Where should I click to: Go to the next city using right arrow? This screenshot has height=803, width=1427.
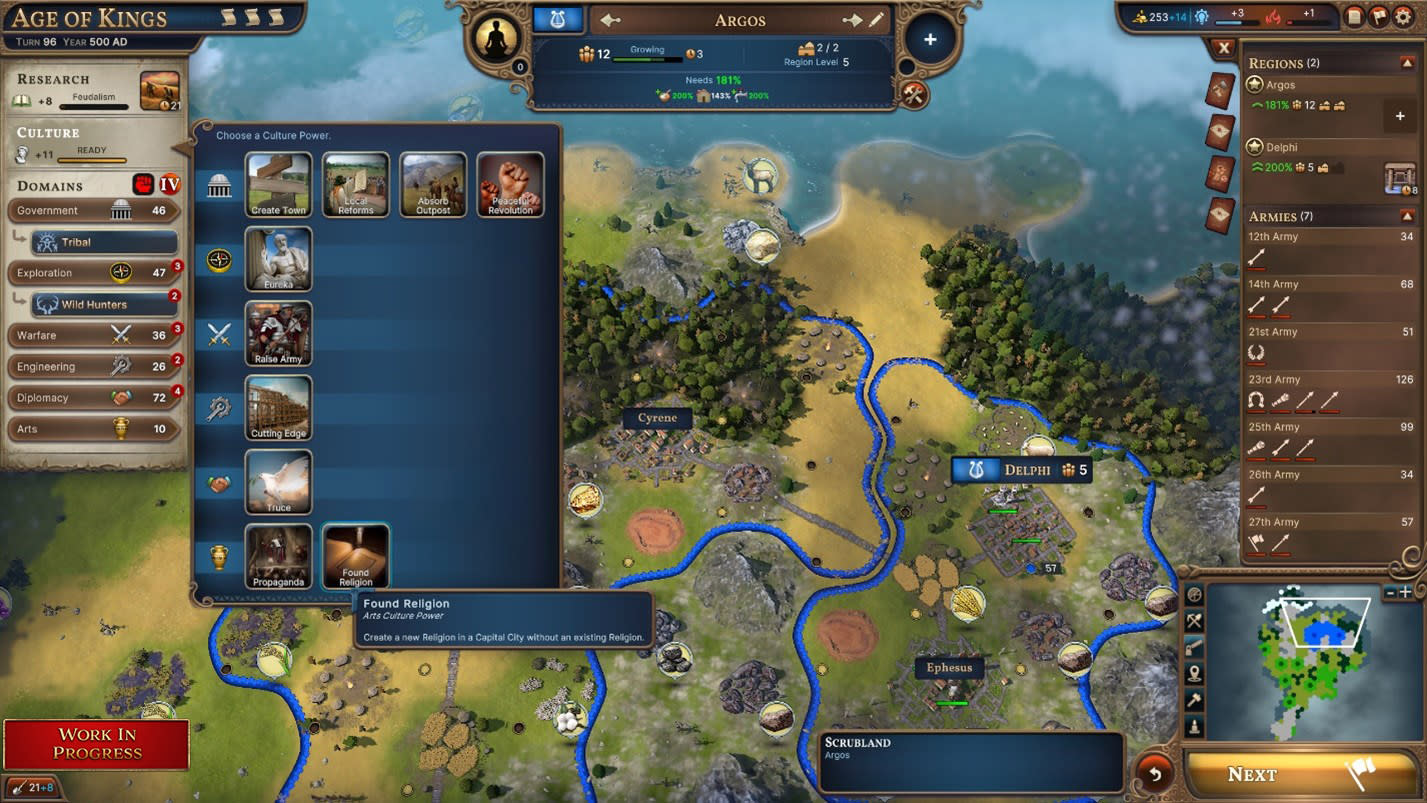click(852, 21)
